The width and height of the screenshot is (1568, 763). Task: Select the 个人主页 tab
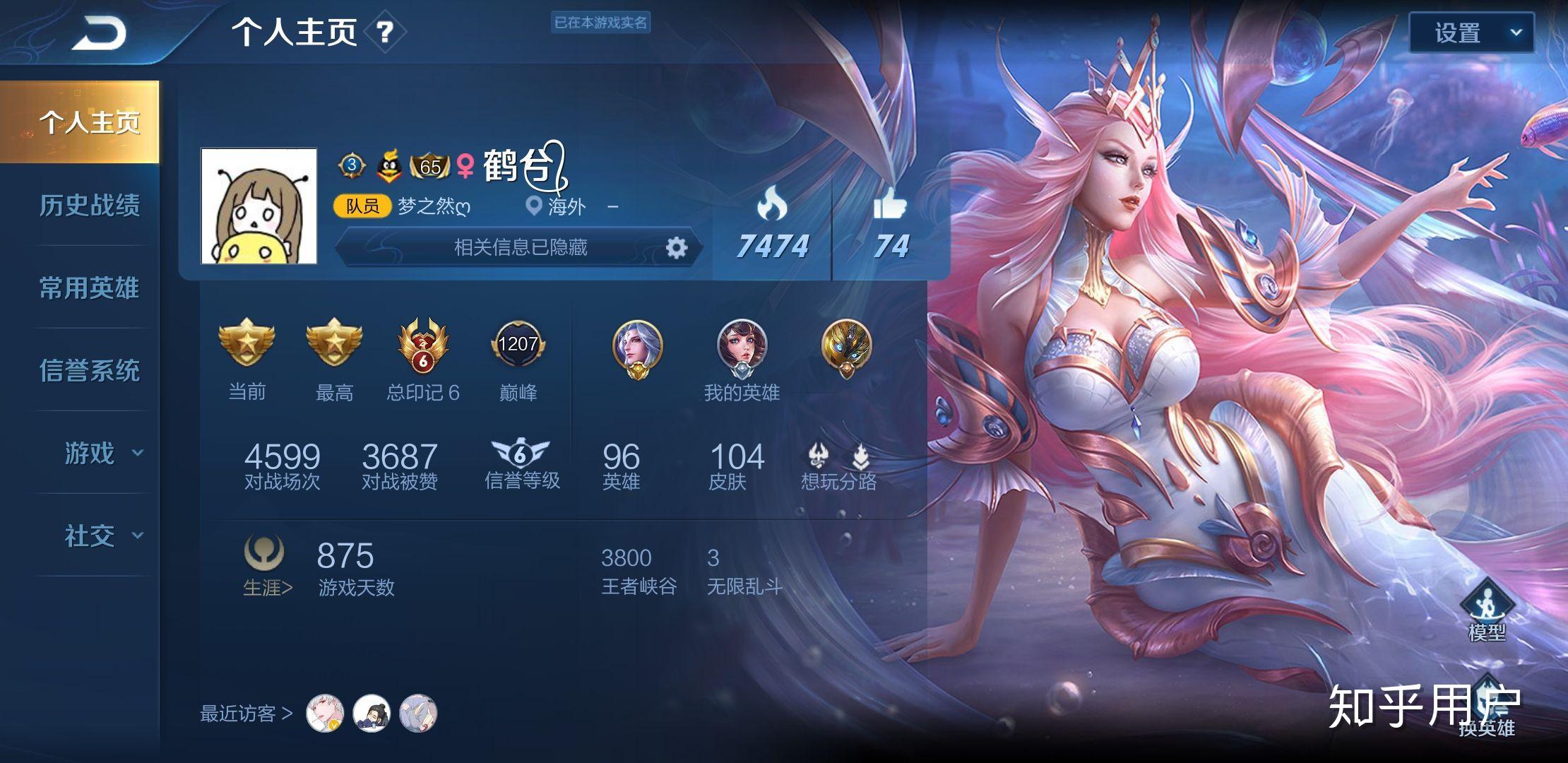click(89, 122)
